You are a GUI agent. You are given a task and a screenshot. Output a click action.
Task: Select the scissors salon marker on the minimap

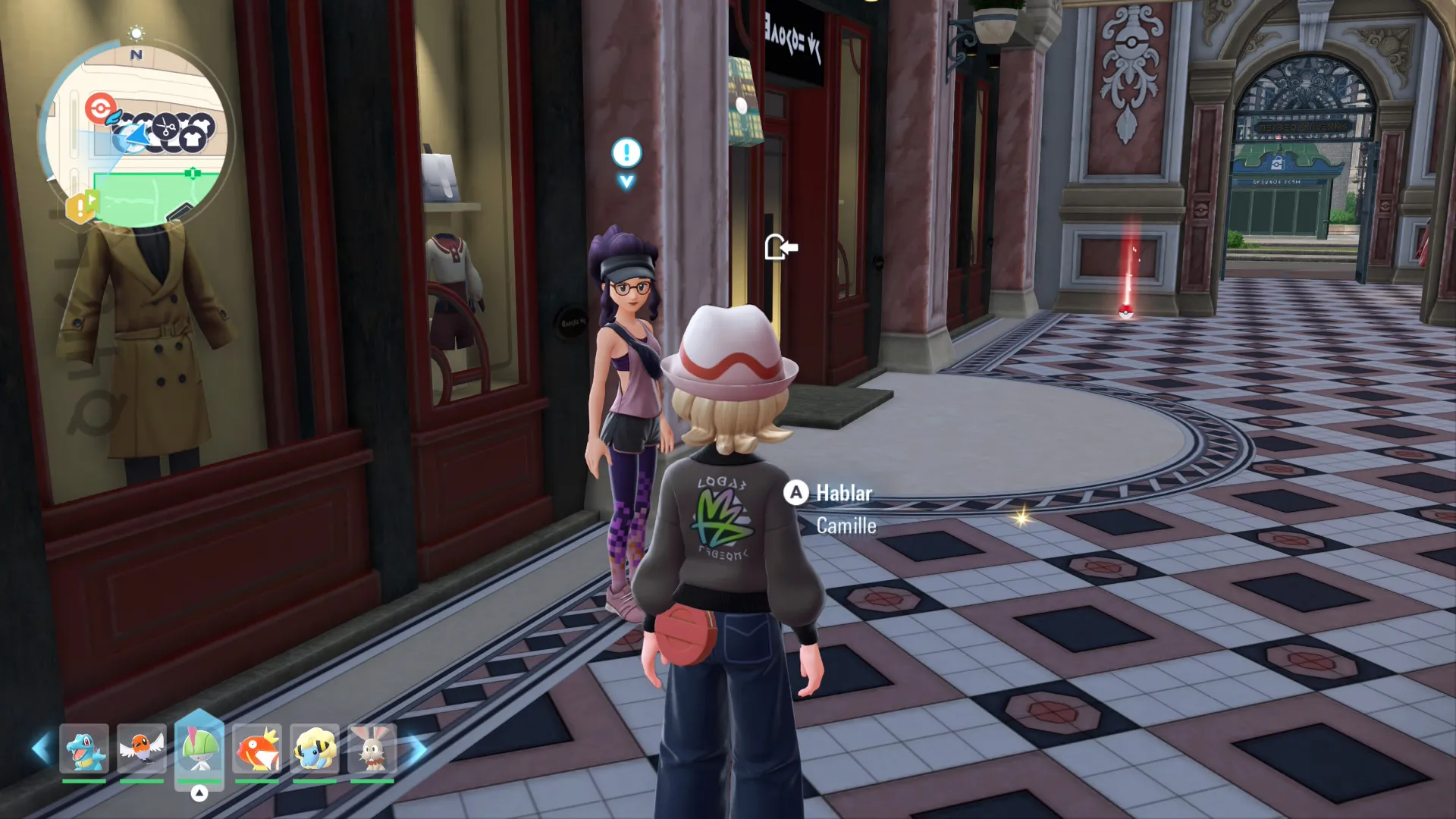click(166, 127)
